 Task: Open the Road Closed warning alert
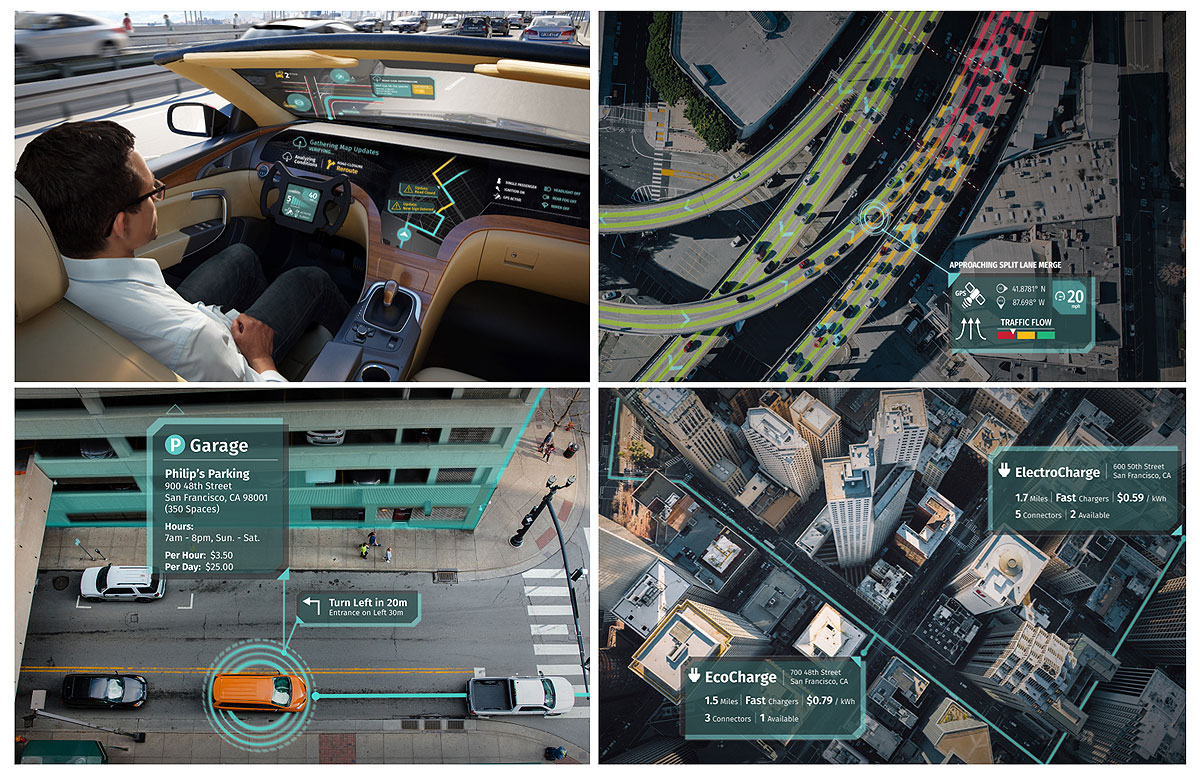[416, 188]
